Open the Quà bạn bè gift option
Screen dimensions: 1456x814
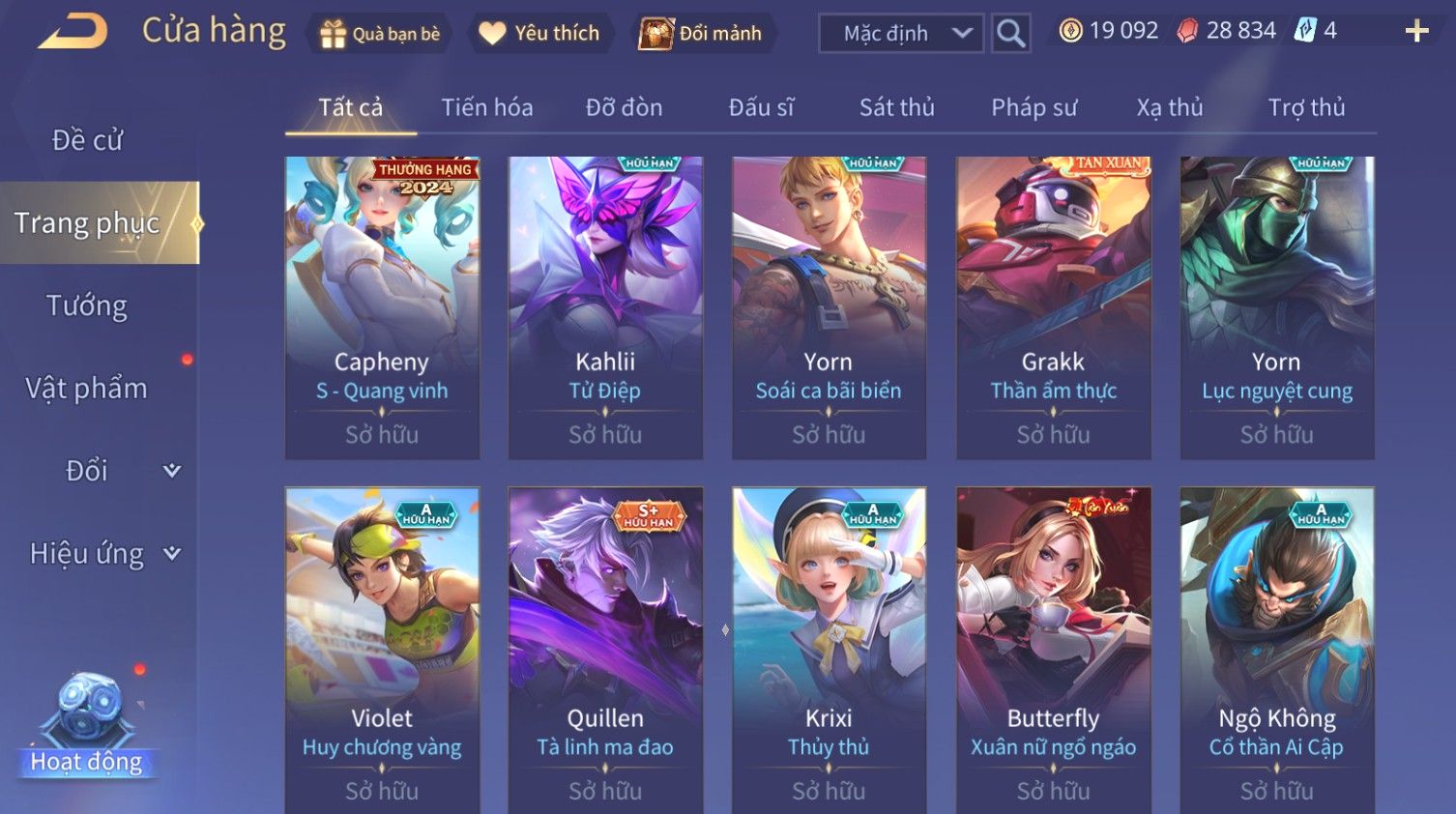(379, 34)
